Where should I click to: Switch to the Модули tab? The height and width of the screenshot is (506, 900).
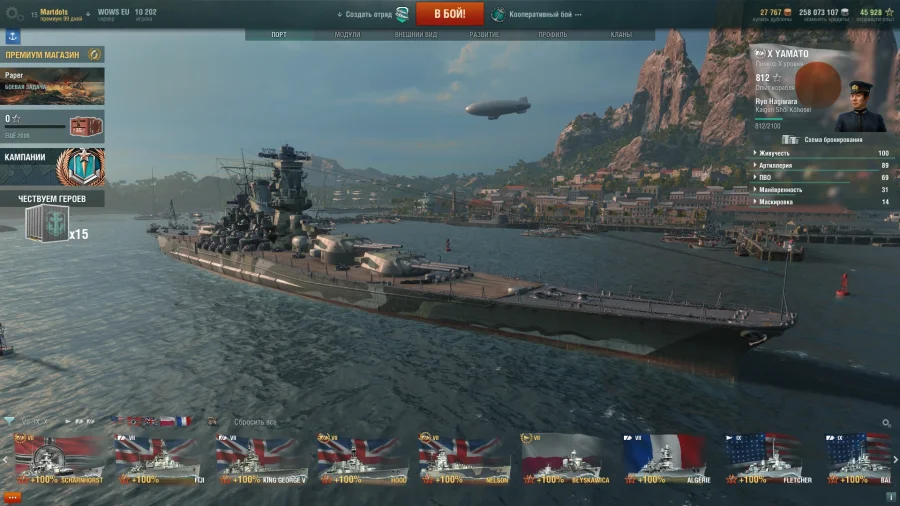click(x=347, y=35)
